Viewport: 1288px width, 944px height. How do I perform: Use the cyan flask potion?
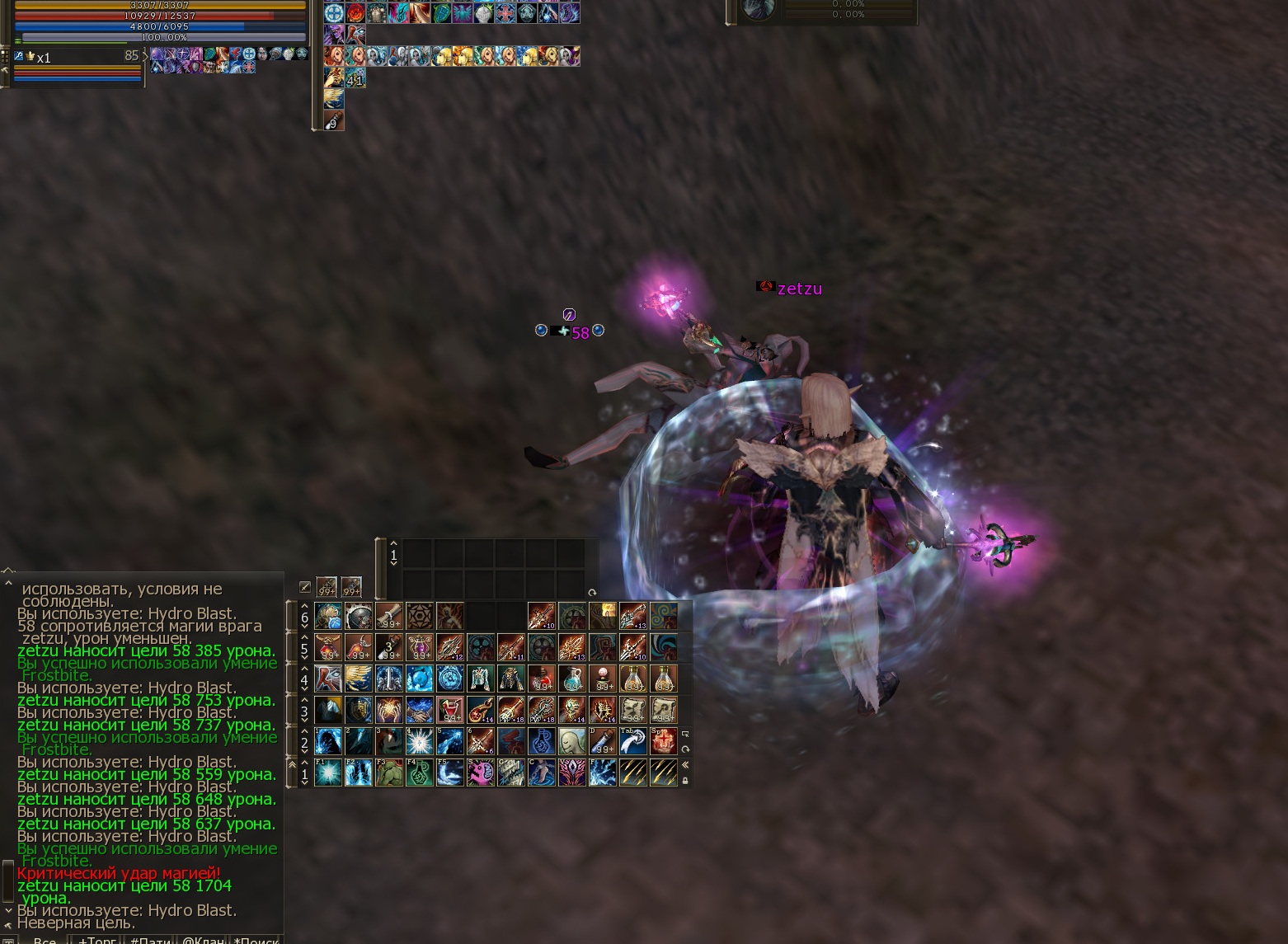tap(572, 679)
